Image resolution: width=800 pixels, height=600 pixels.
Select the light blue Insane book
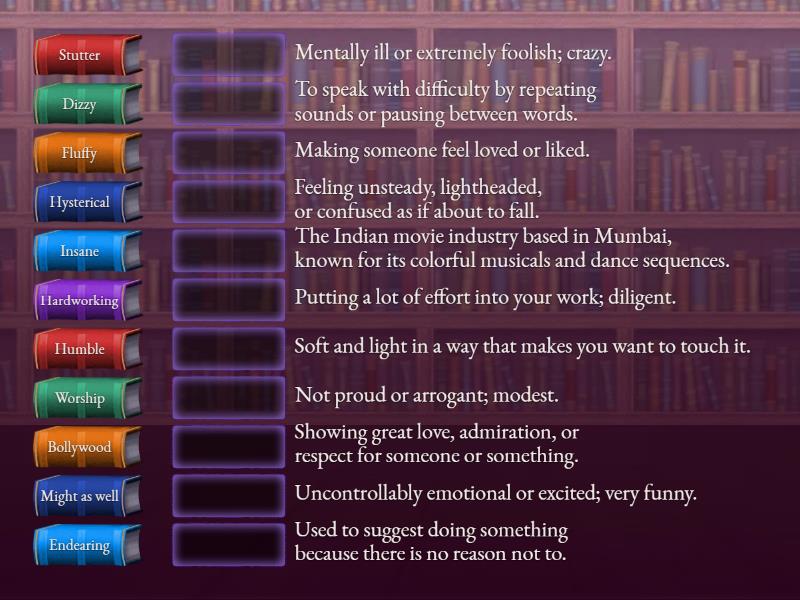[x=84, y=251]
